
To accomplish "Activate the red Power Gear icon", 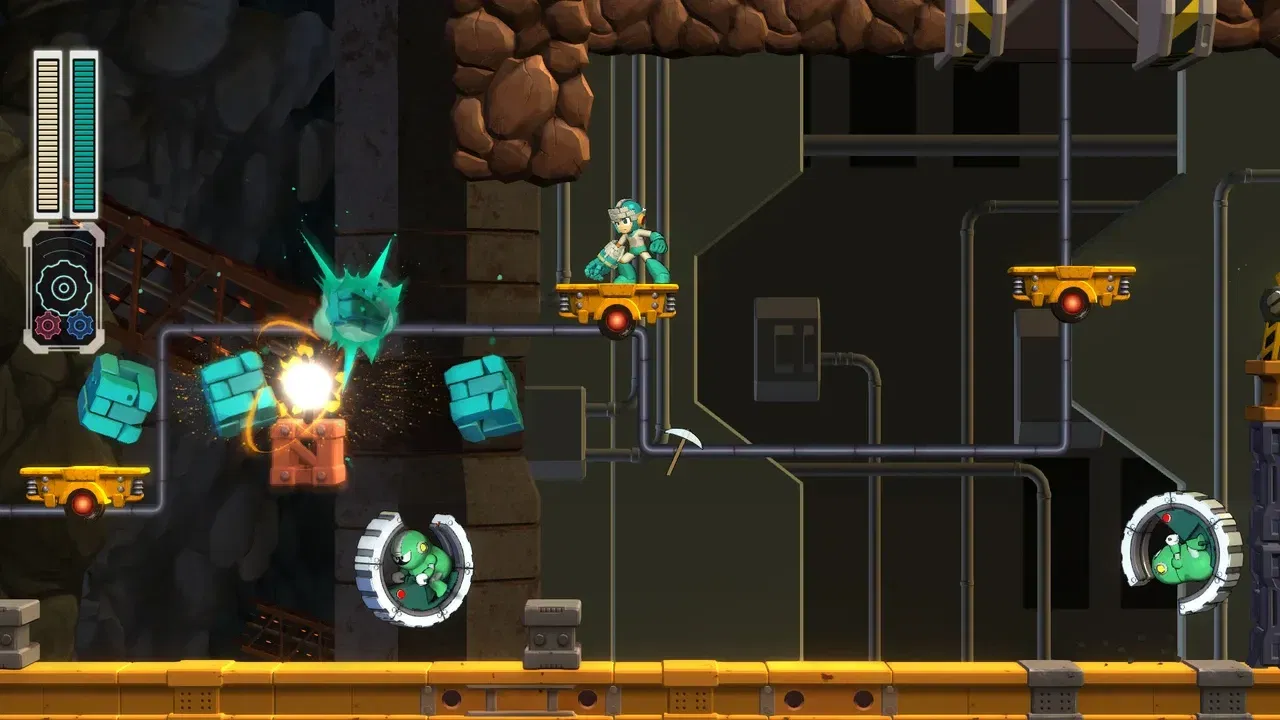I will click(48, 324).
